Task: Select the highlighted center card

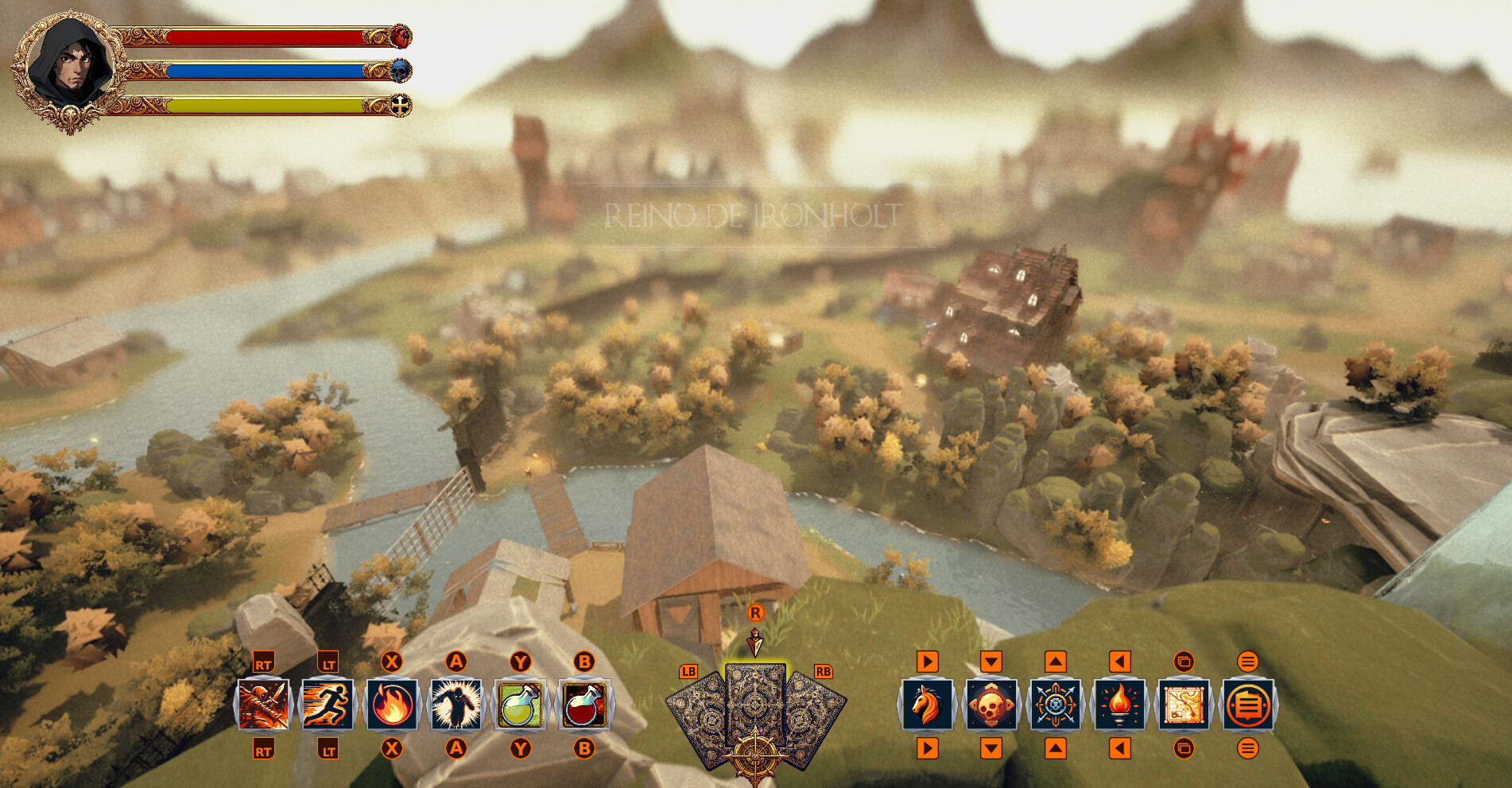Action: [x=755, y=700]
